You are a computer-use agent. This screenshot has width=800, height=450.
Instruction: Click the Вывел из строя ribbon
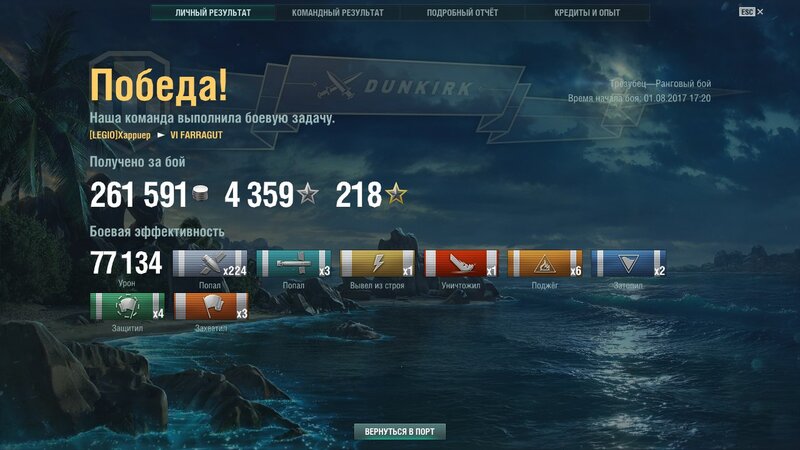tap(378, 264)
